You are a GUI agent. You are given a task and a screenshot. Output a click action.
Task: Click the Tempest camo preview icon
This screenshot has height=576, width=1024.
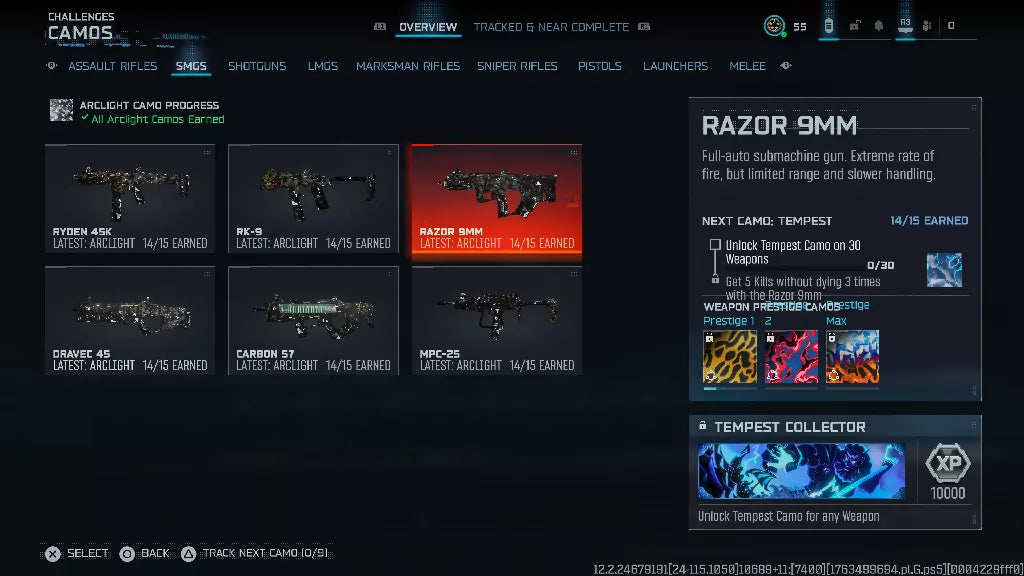click(944, 270)
